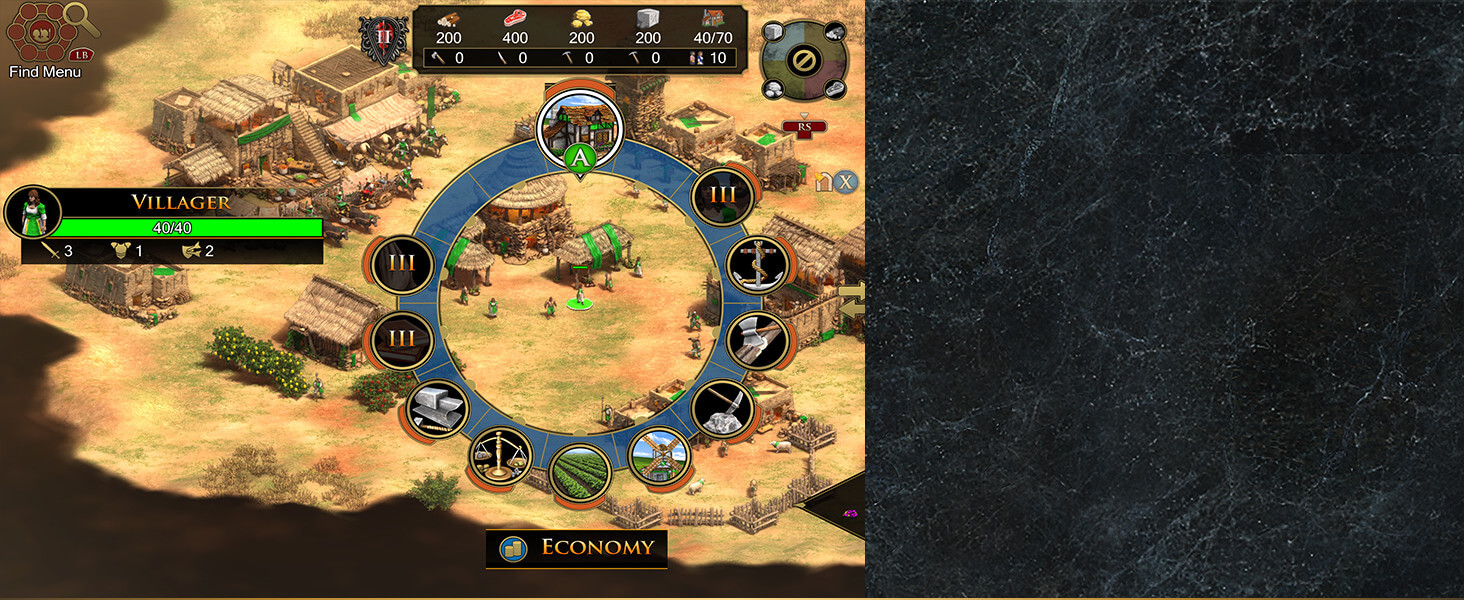Choose the Dock anchor icon
1464x600 pixels.
[x=757, y=265]
